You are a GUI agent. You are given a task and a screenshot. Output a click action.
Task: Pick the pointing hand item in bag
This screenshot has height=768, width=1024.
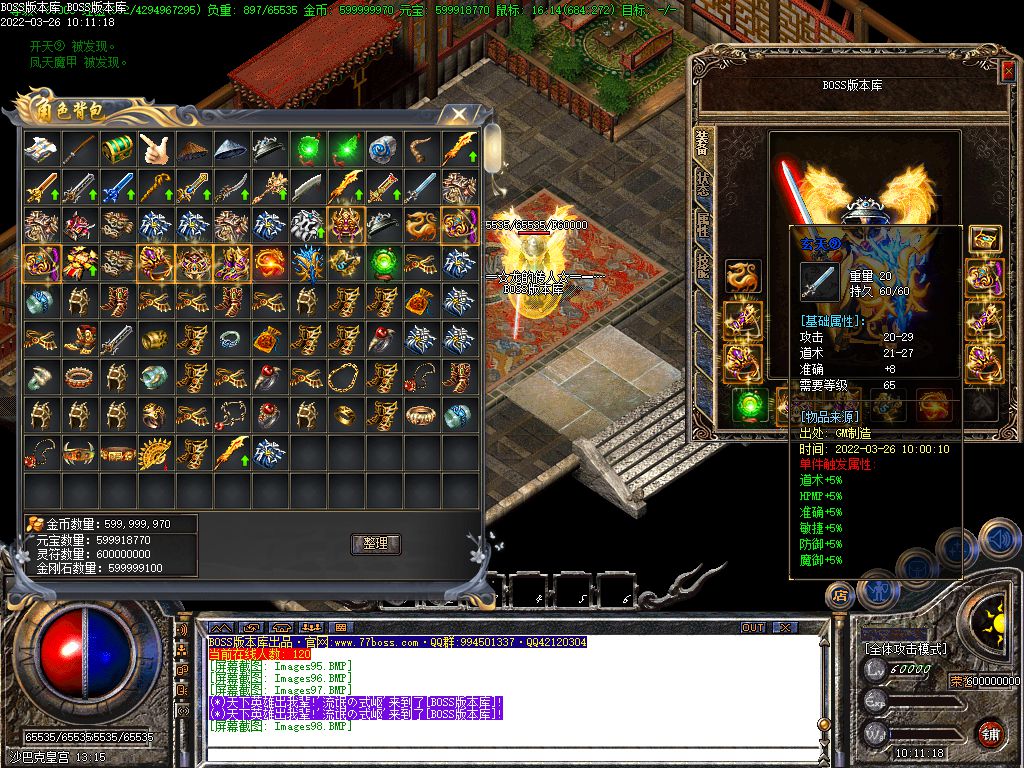[x=156, y=149]
